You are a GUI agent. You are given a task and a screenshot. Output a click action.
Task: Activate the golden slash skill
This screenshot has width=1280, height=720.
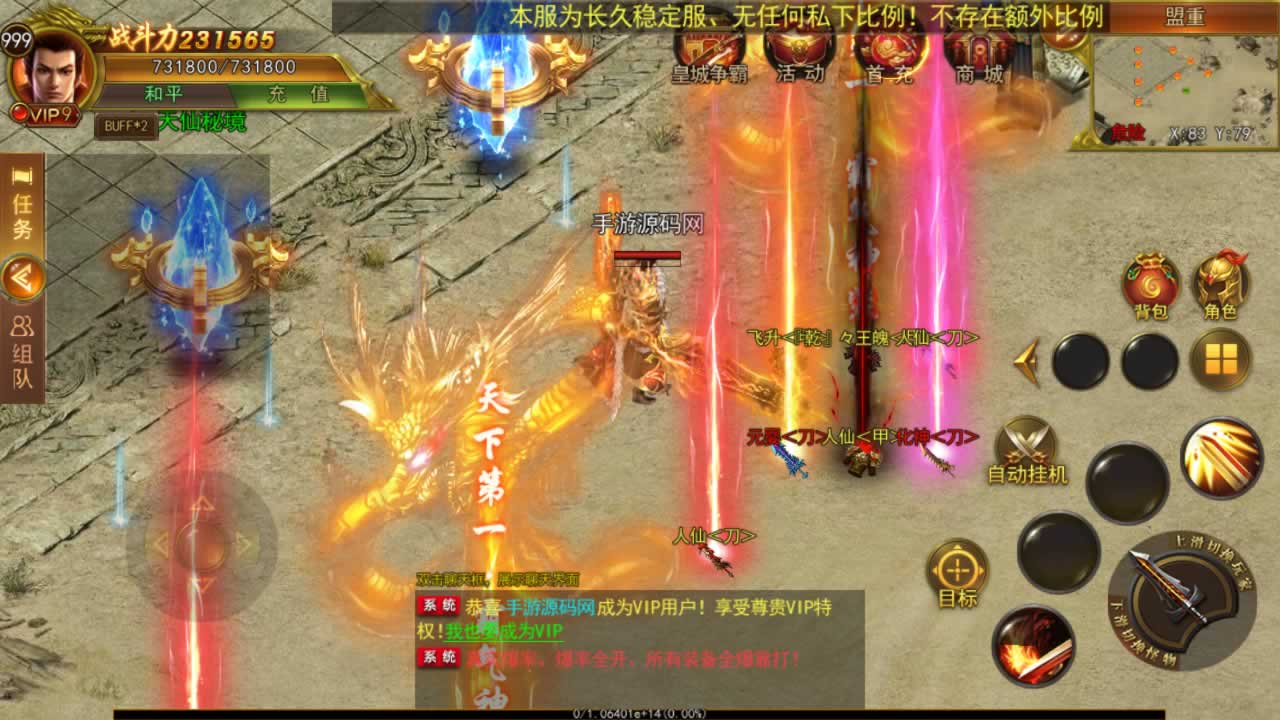1221,458
